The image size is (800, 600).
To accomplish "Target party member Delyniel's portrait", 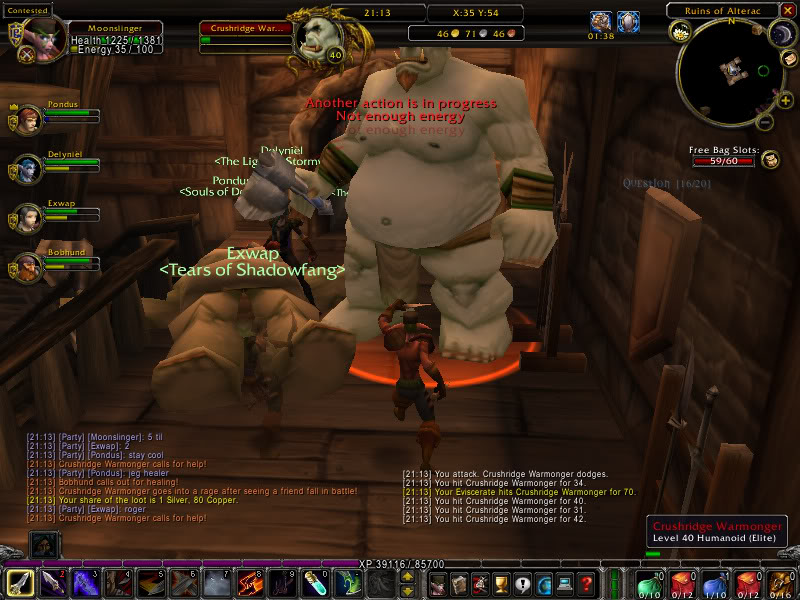I will click(27, 169).
